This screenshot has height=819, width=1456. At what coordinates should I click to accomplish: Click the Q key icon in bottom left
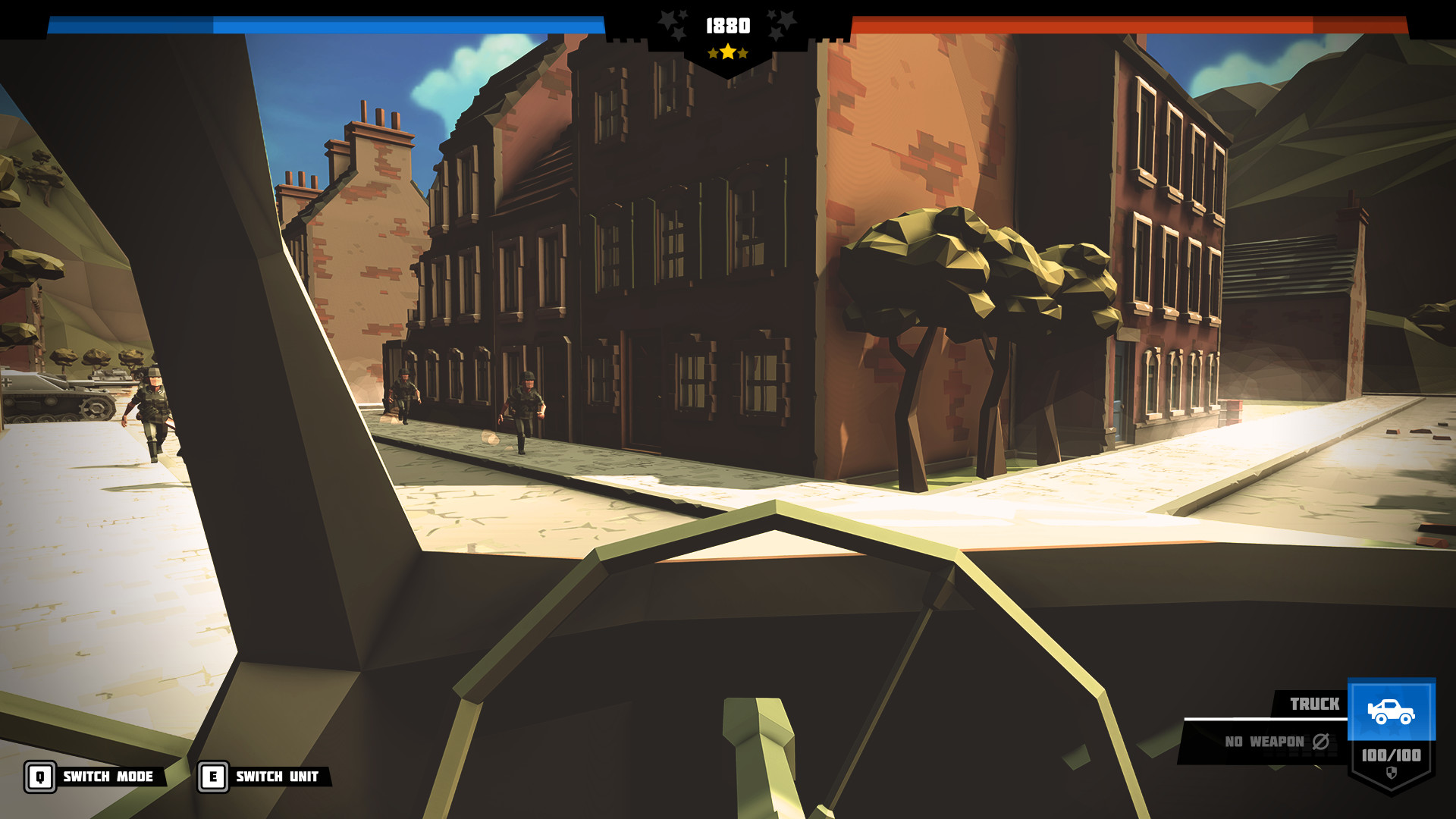tap(40, 777)
